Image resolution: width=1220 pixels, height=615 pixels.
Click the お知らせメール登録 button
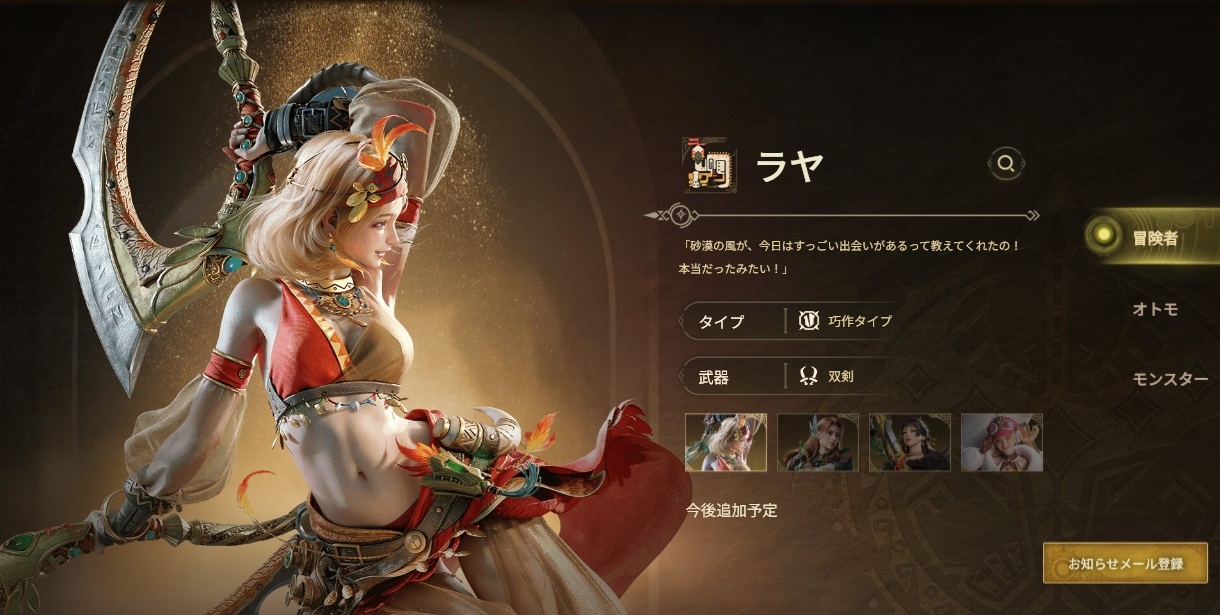click(x=1125, y=564)
